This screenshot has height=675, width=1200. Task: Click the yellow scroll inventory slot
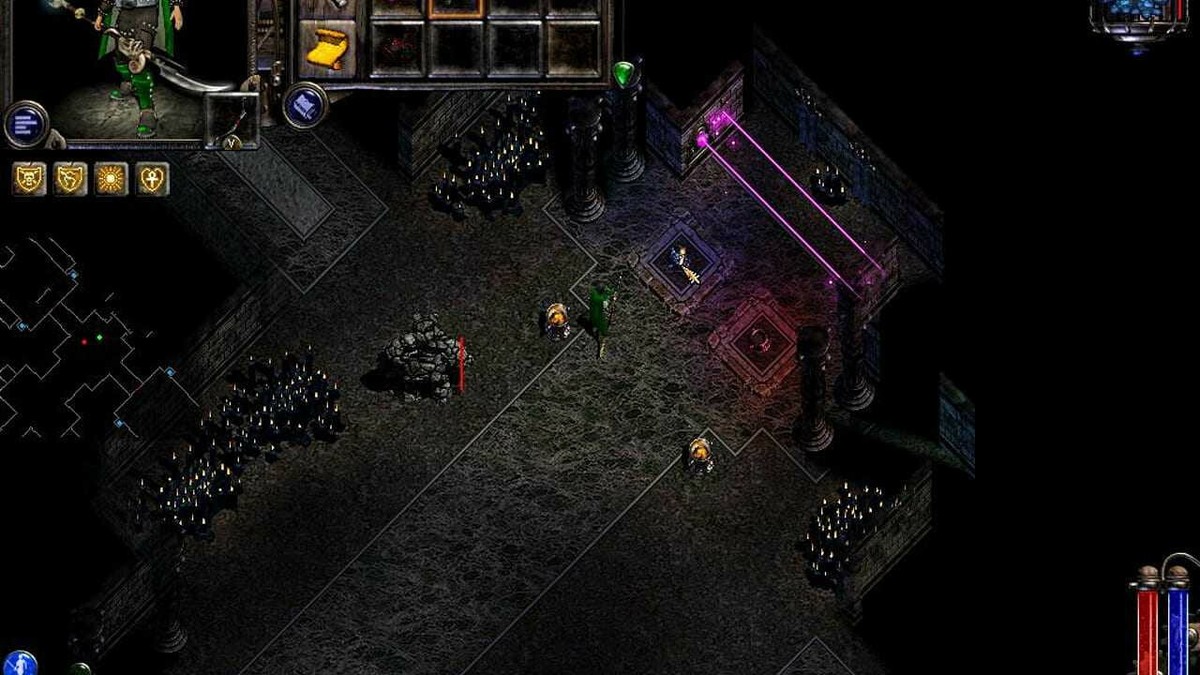(327, 47)
